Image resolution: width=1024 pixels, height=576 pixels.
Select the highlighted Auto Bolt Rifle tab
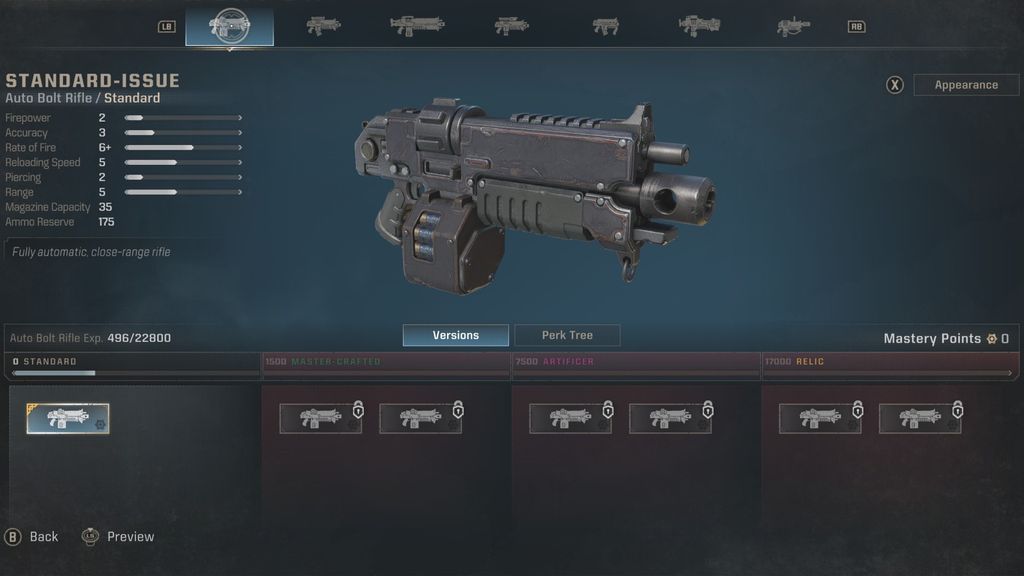(x=229, y=26)
